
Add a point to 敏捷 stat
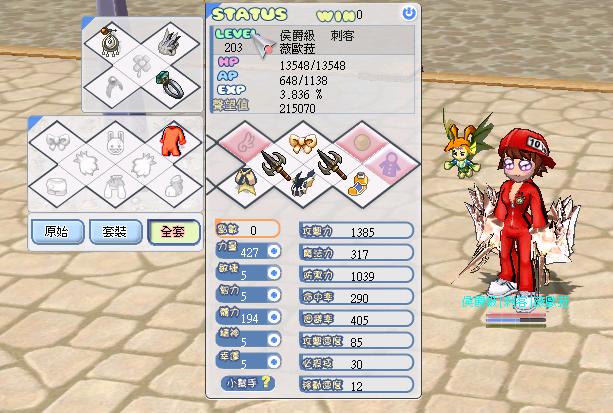tap(274, 274)
